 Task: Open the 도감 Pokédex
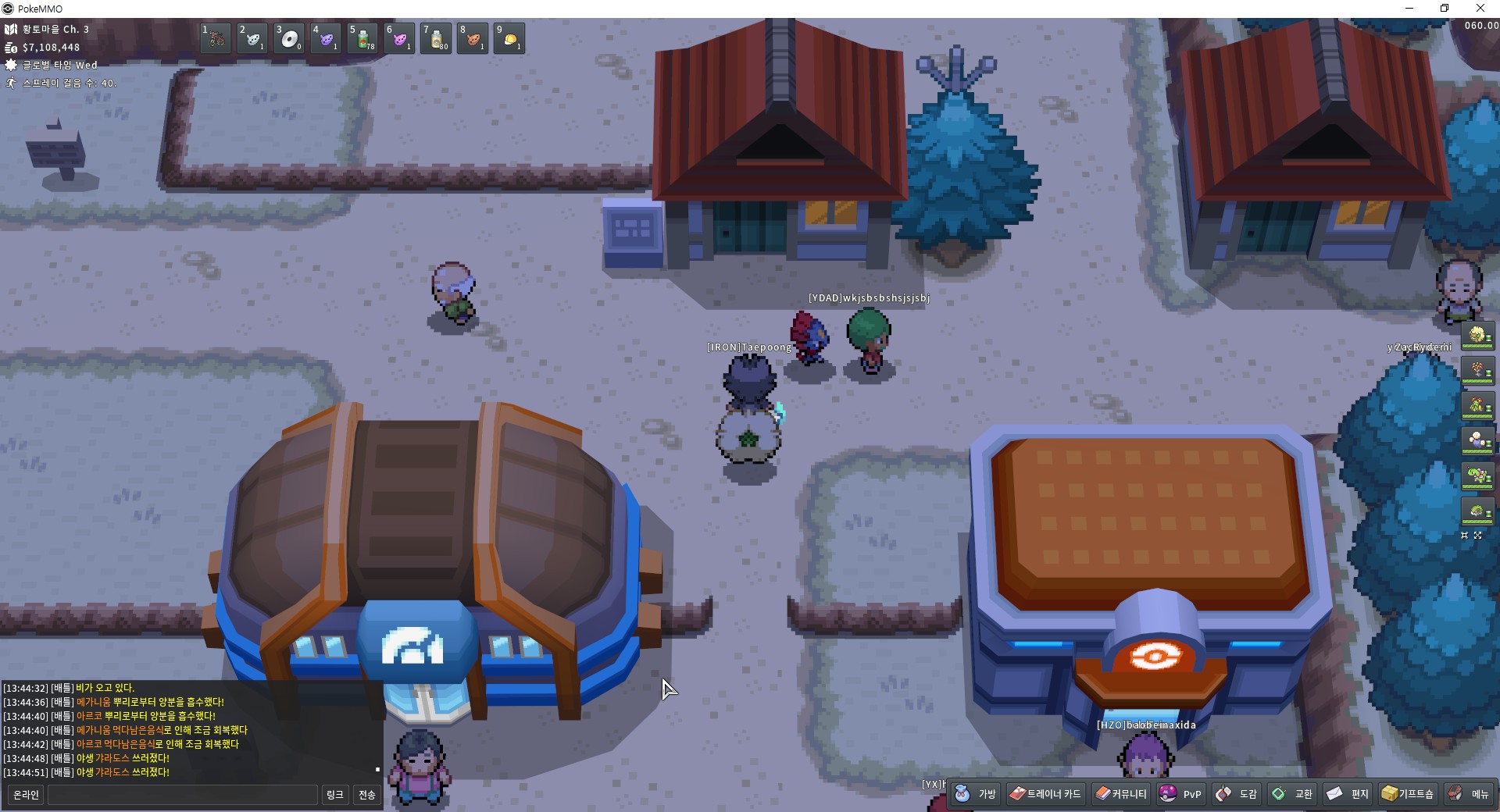click(x=1237, y=794)
